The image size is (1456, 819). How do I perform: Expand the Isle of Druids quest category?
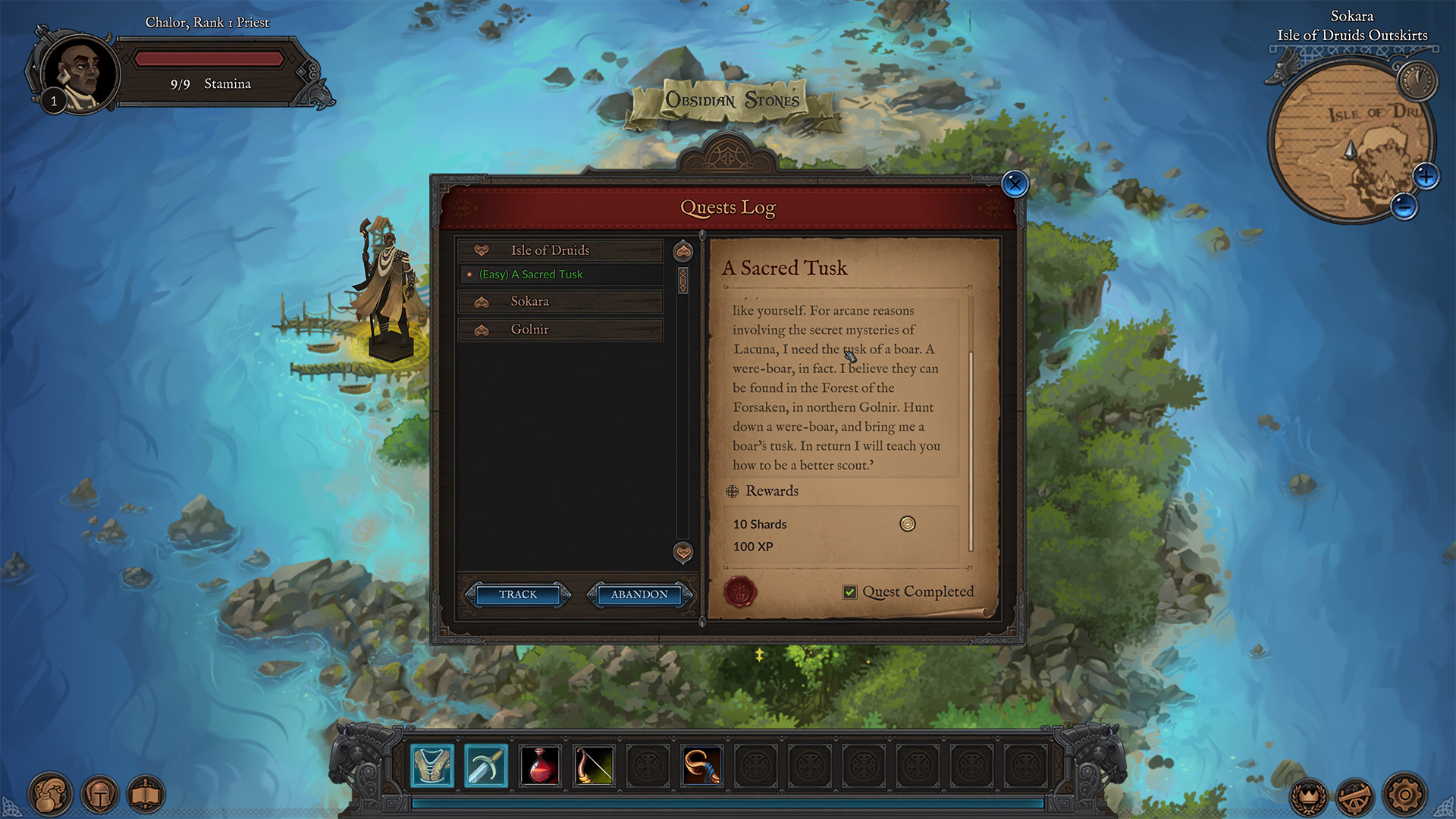(x=560, y=250)
